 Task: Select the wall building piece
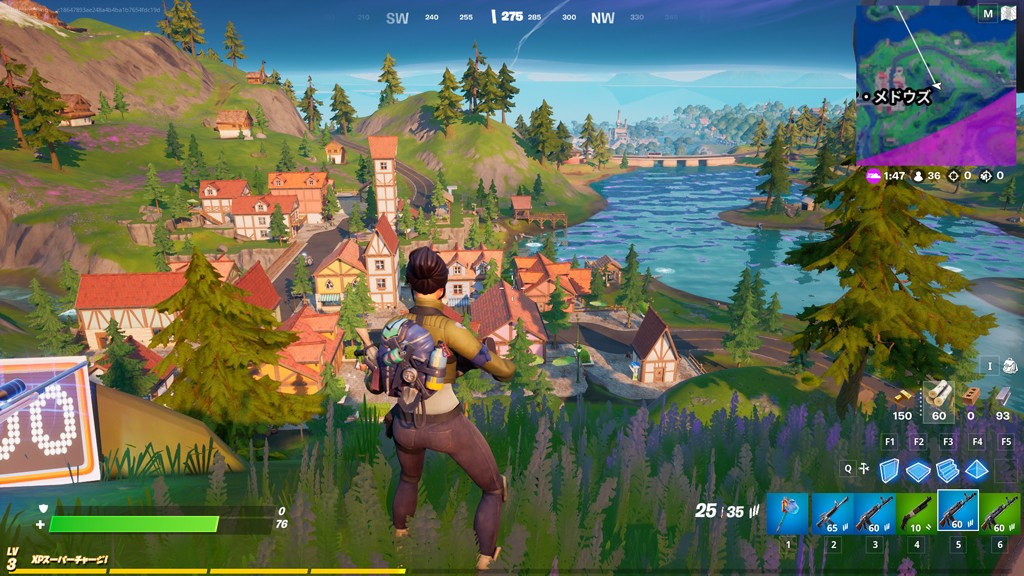pyautogui.click(x=889, y=470)
